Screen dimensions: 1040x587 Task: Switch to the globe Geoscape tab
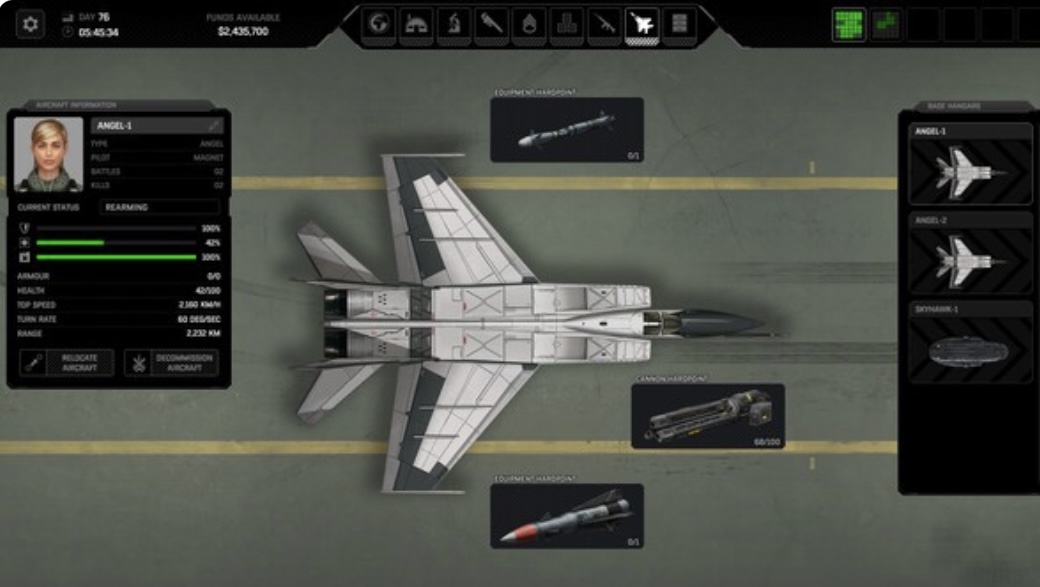[378, 24]
